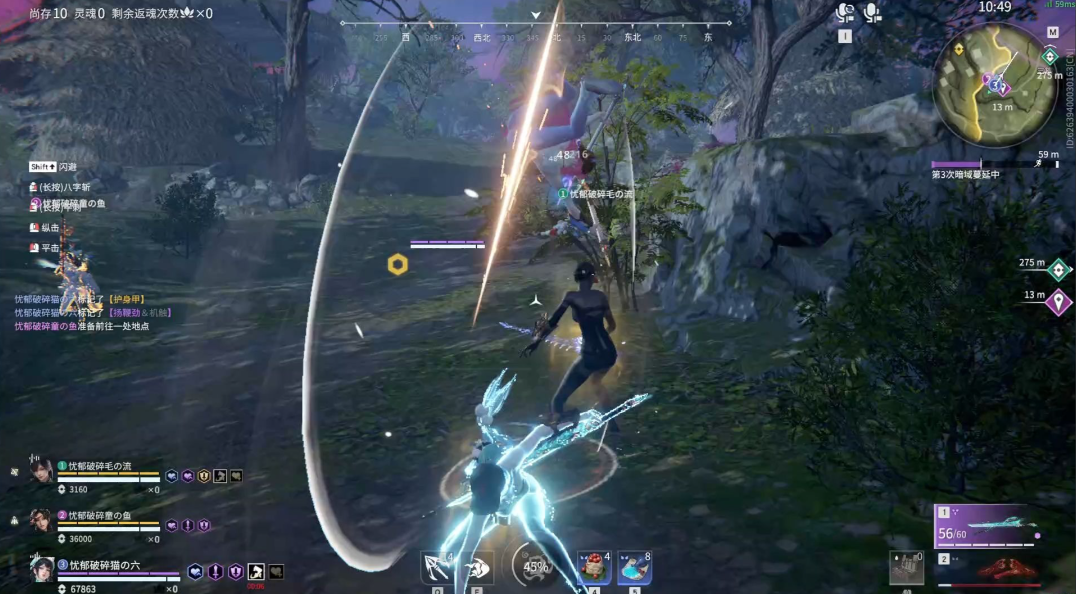This screenshot has height=594, width=1076.
Task: Use the blue armor powder slot
Action: 634,567
